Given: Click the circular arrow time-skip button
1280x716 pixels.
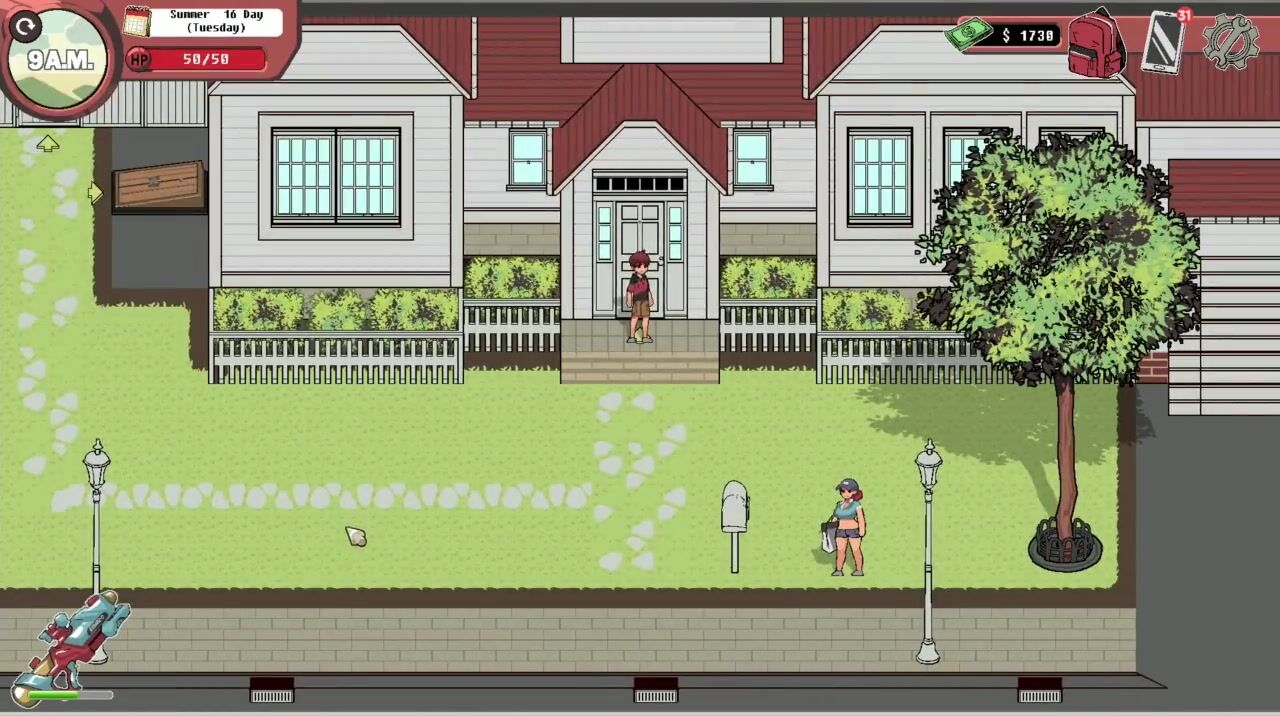Looking at the screenshot, I should [x=26, y=26].
